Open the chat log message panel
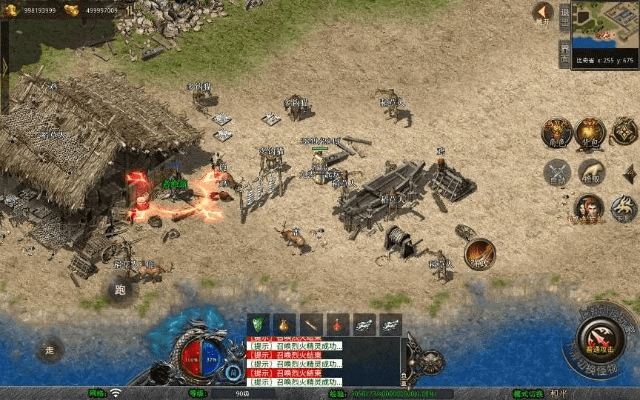The image size is (640, 400). click(x=322, y=362)
